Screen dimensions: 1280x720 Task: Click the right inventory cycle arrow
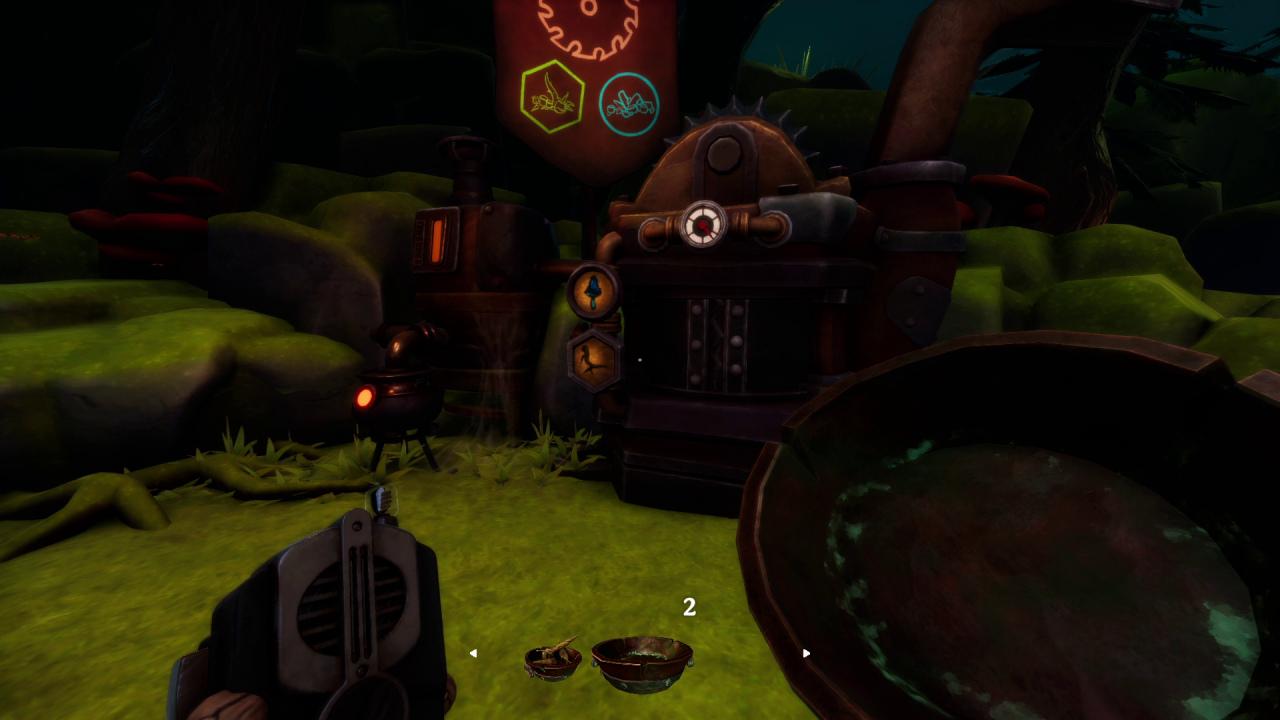click(x=806, y=653)
